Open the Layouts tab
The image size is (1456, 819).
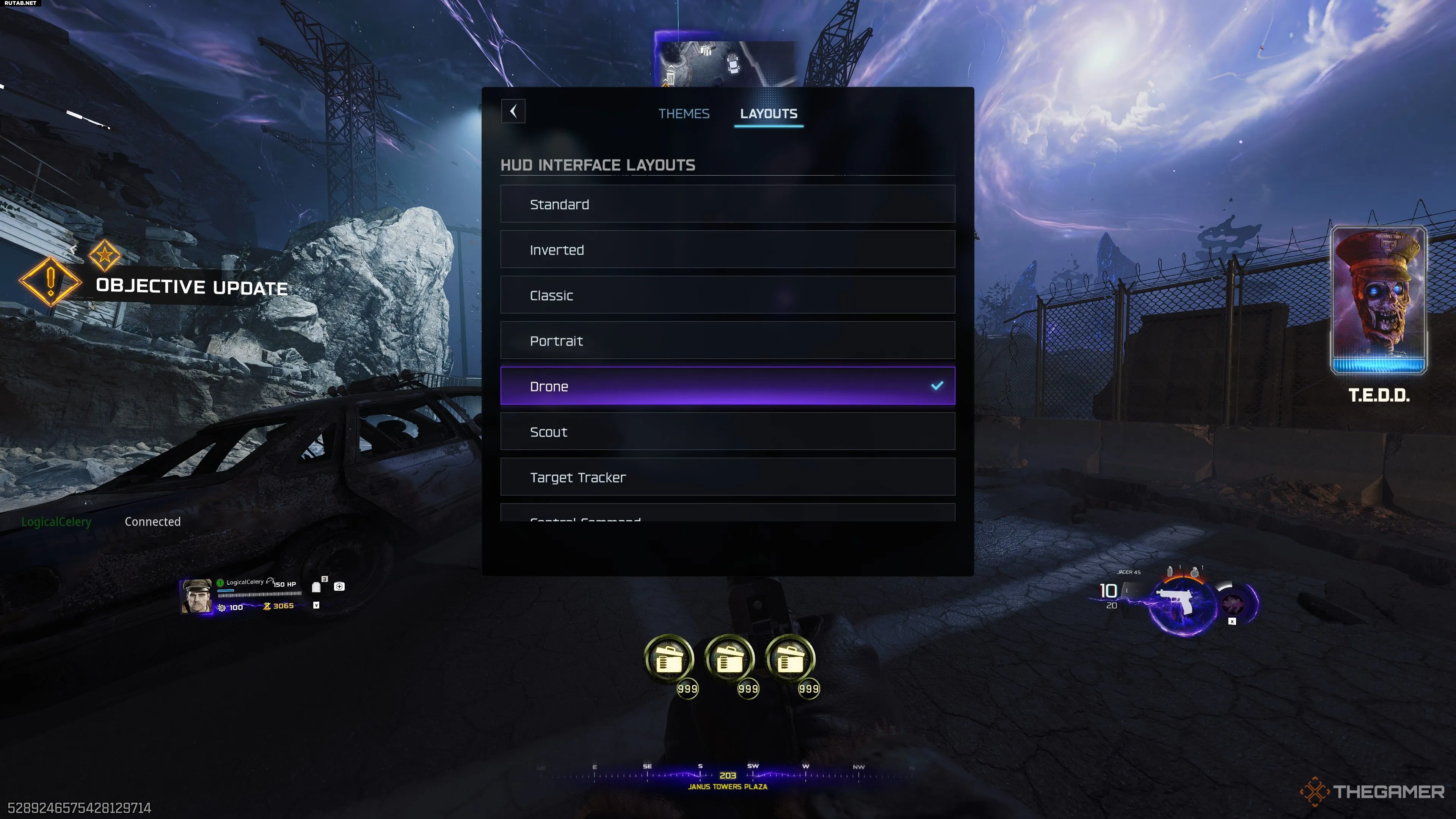point(768,114)
